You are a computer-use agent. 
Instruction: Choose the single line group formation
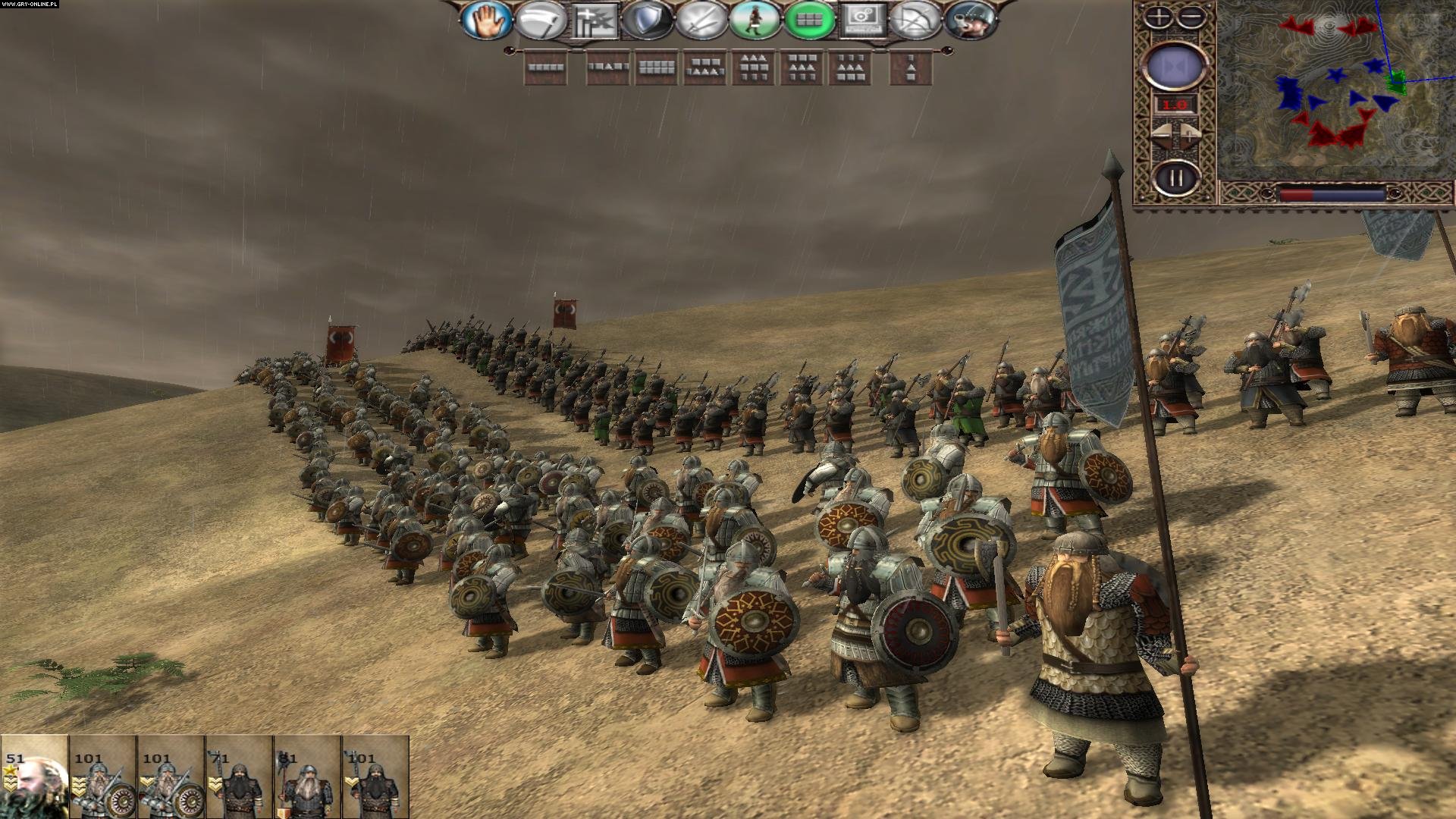point(545,67)
